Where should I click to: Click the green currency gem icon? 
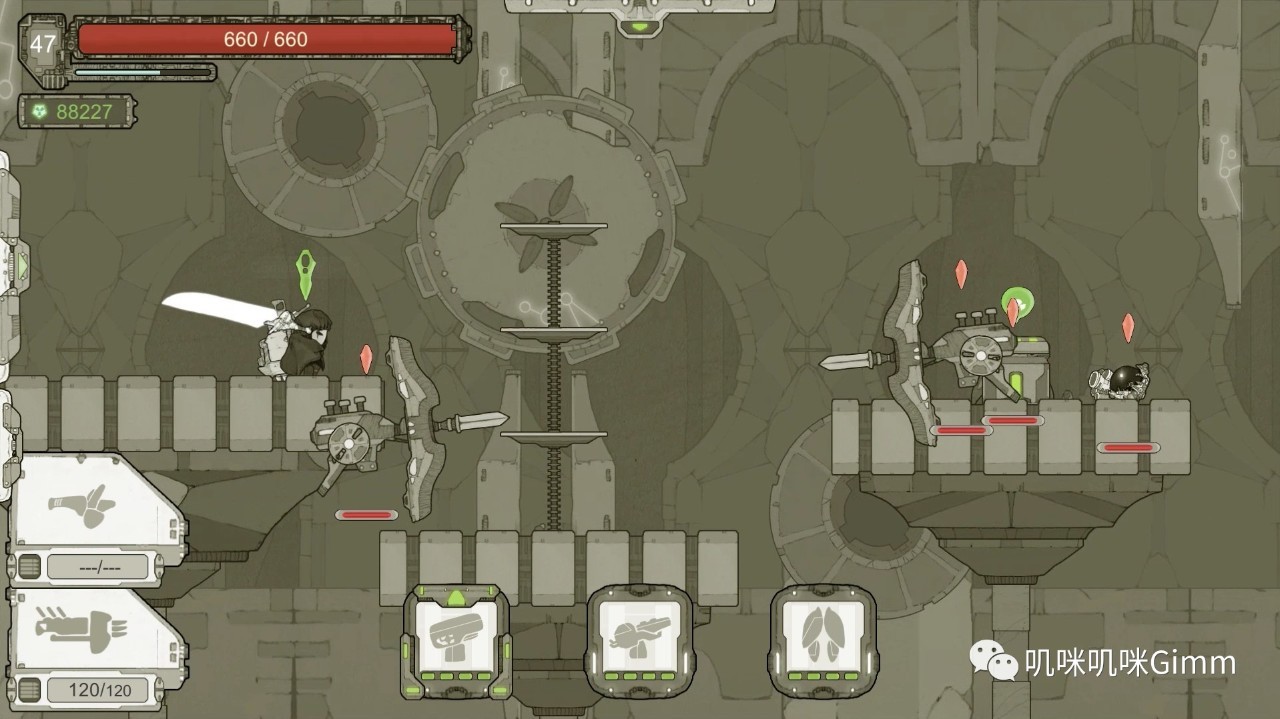click(40, 110)
